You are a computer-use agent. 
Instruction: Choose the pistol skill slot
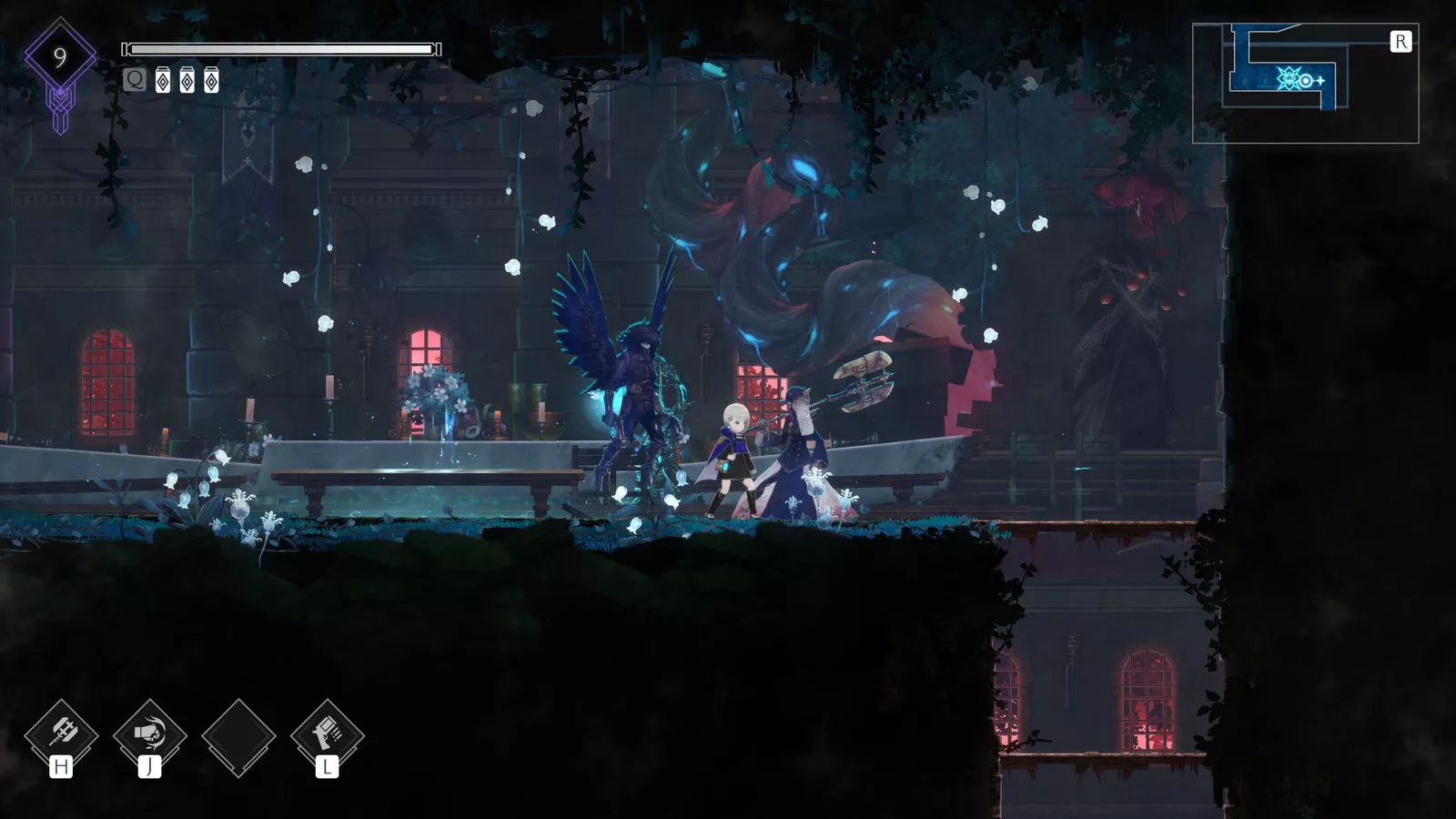tap(327, 733)
